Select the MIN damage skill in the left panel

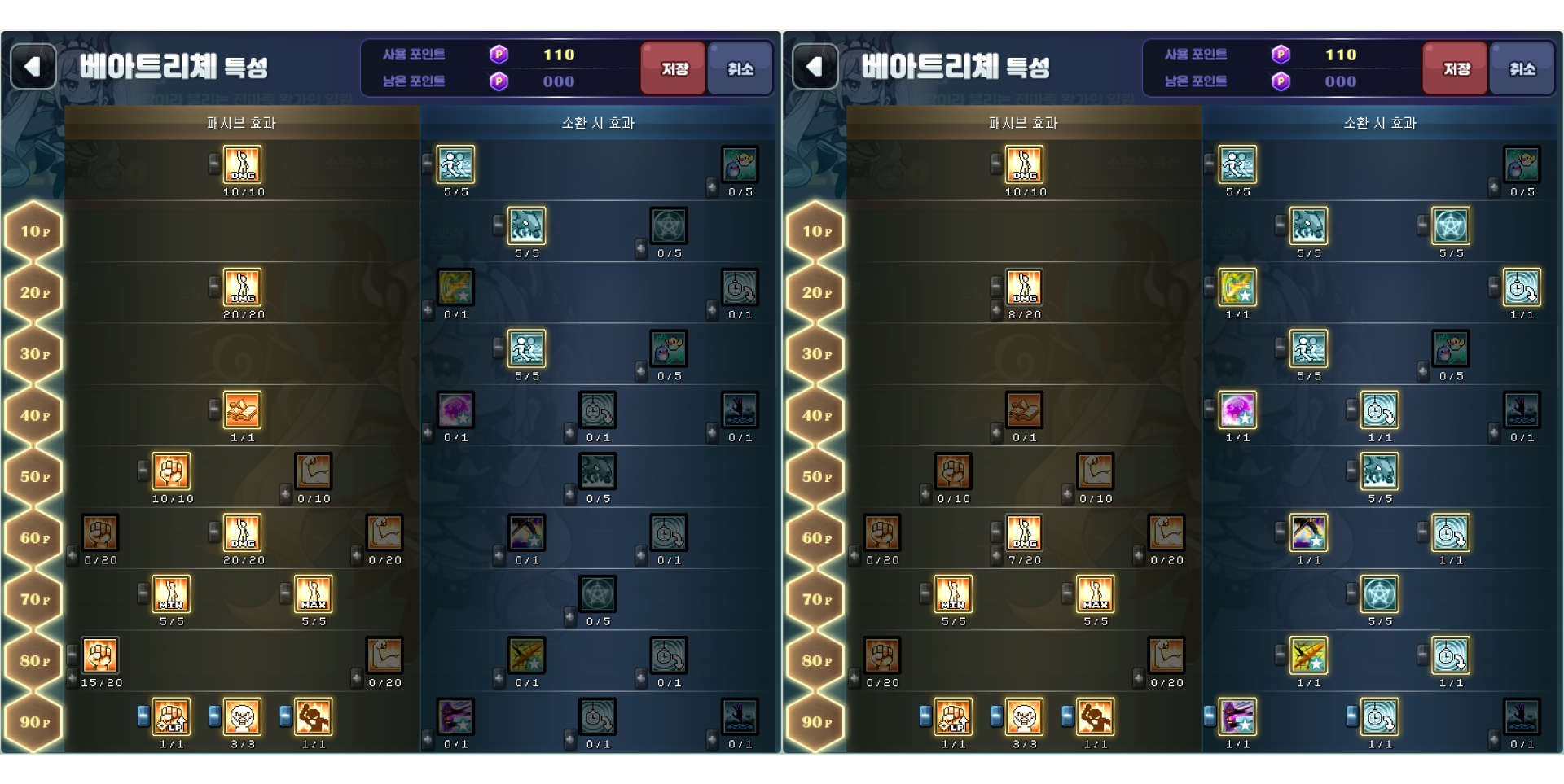(171, 594)
